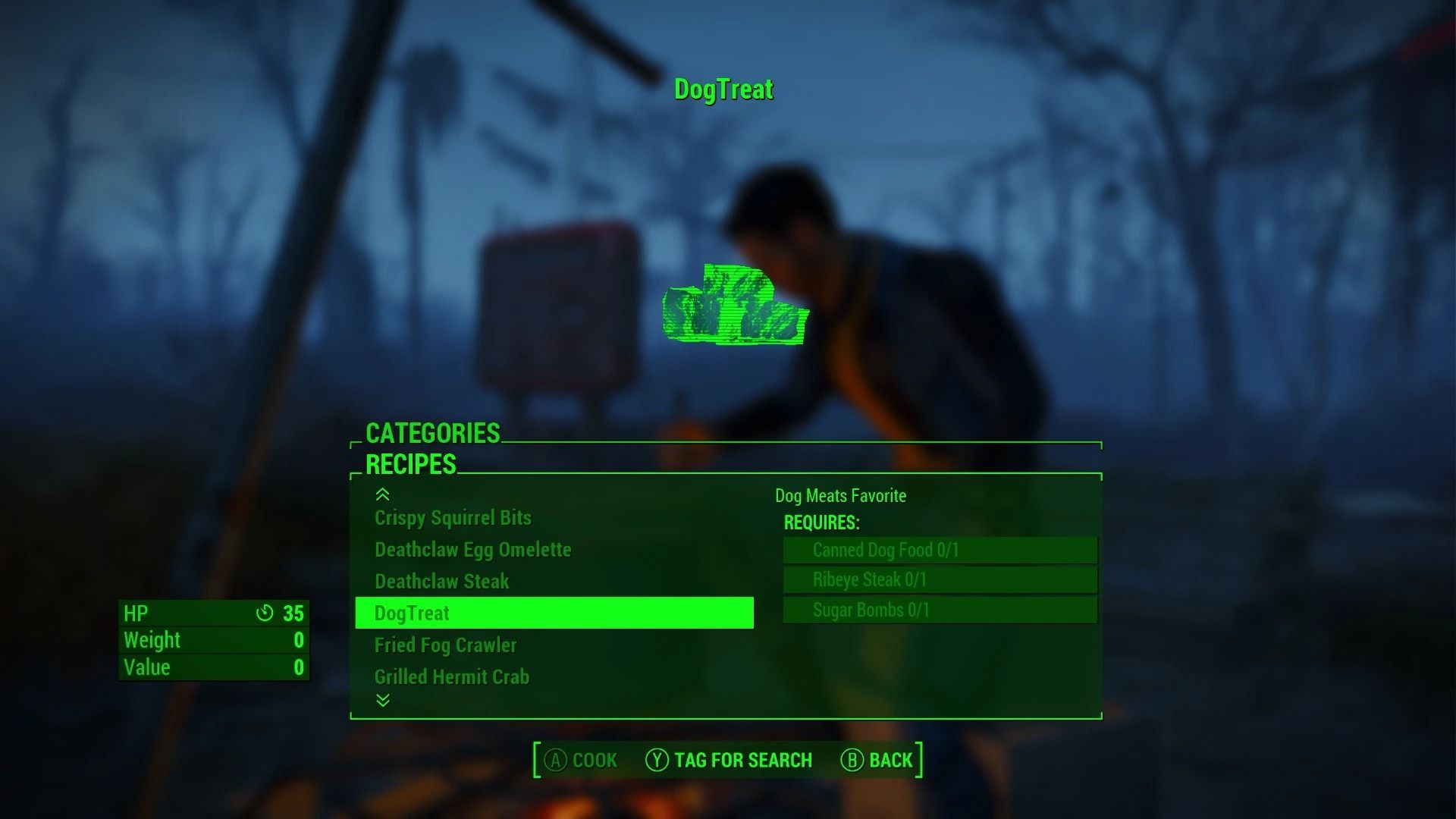Switch to the Categories tab
Screen dimensions: 1456x819
tap(432, 434)
